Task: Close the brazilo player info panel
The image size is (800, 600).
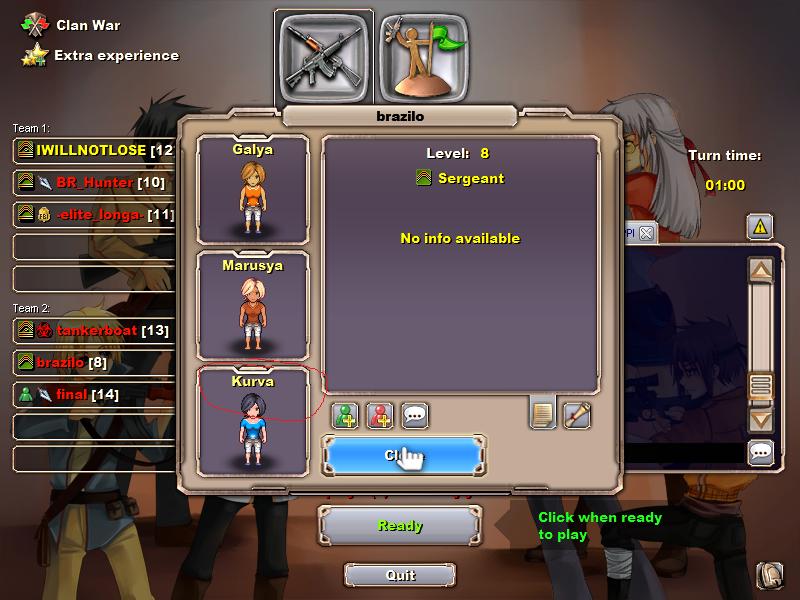Action: (403, 456)
